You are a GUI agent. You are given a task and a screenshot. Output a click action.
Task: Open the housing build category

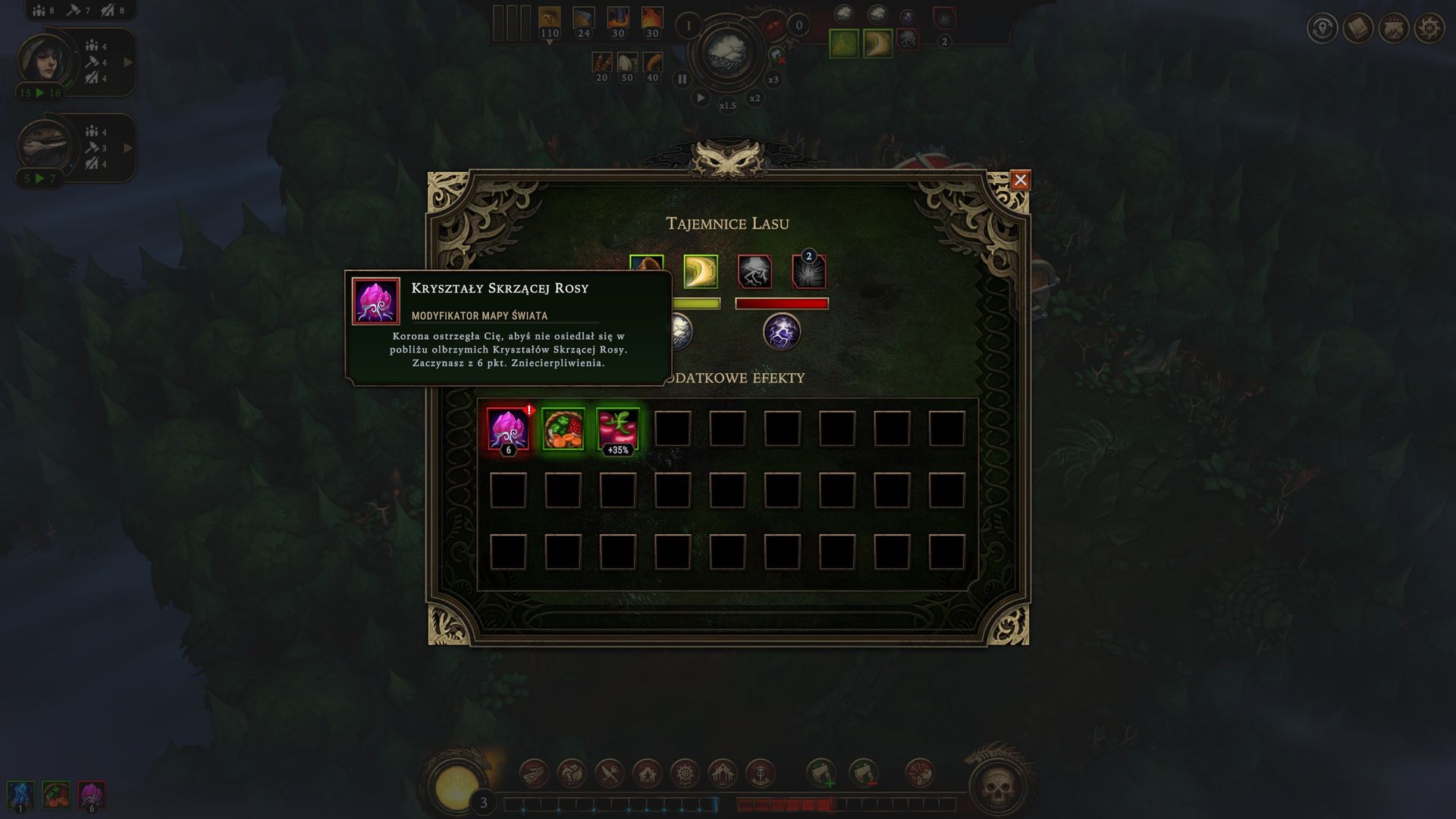click(x=648, y=773)
